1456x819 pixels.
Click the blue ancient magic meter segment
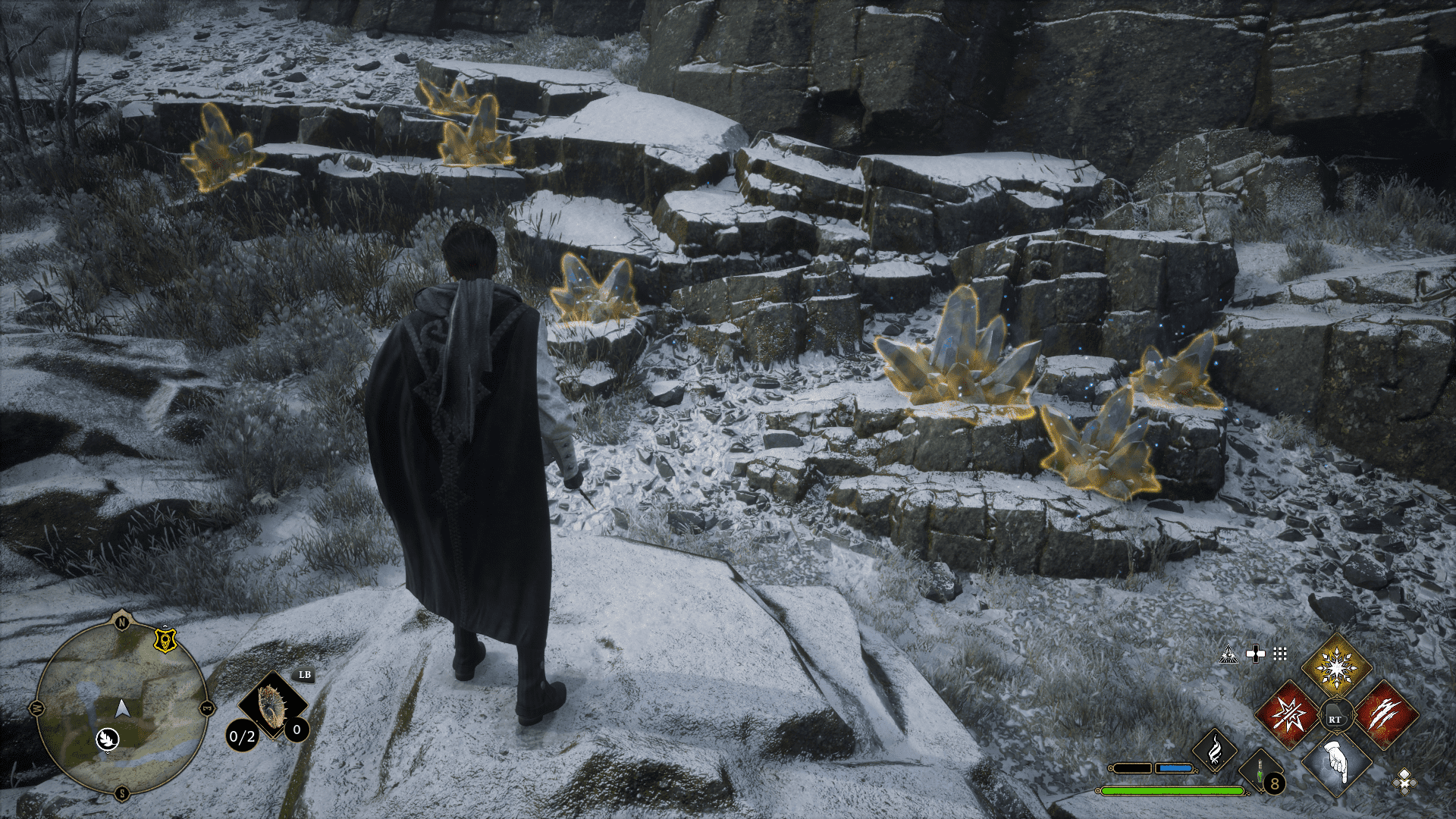1175,768
